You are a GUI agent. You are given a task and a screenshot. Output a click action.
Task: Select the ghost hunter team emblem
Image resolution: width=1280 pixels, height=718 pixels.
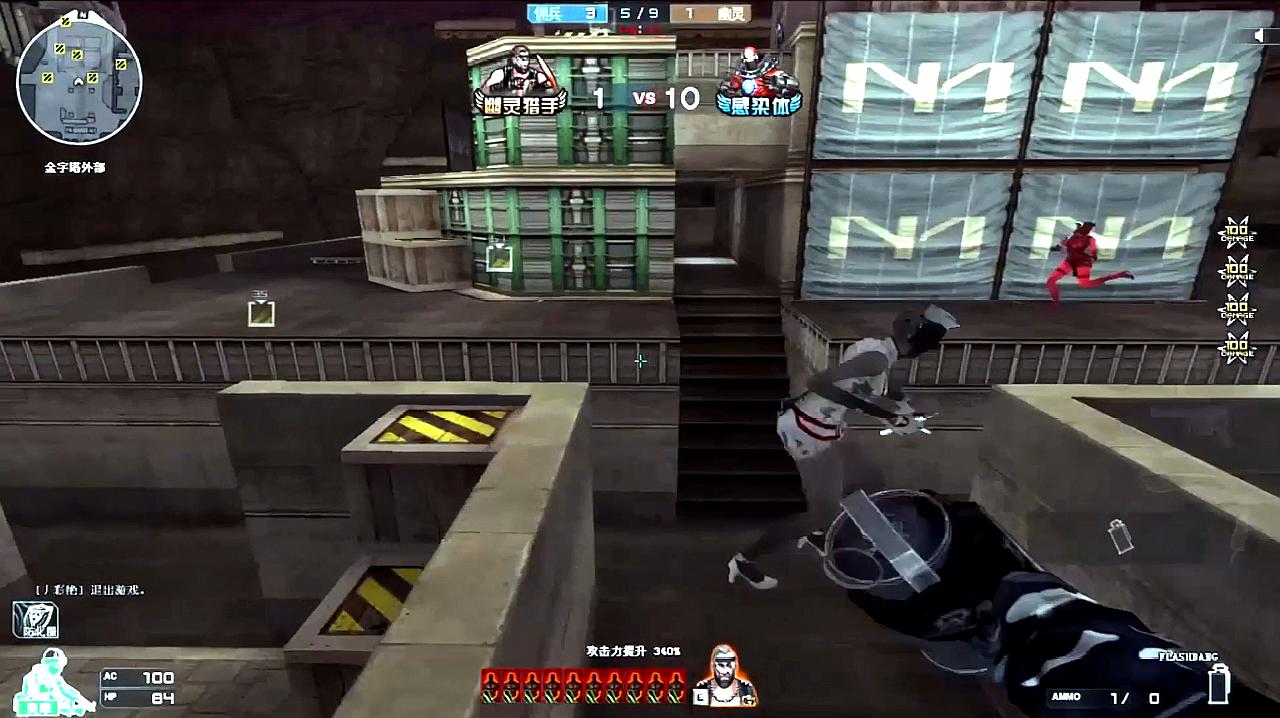point(519,80)
